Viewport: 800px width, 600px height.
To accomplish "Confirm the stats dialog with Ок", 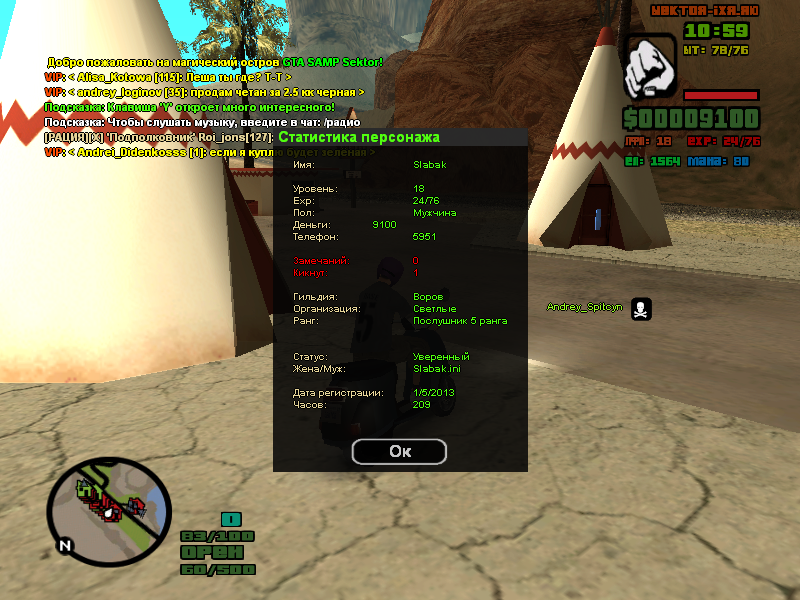I will point(400,452).
